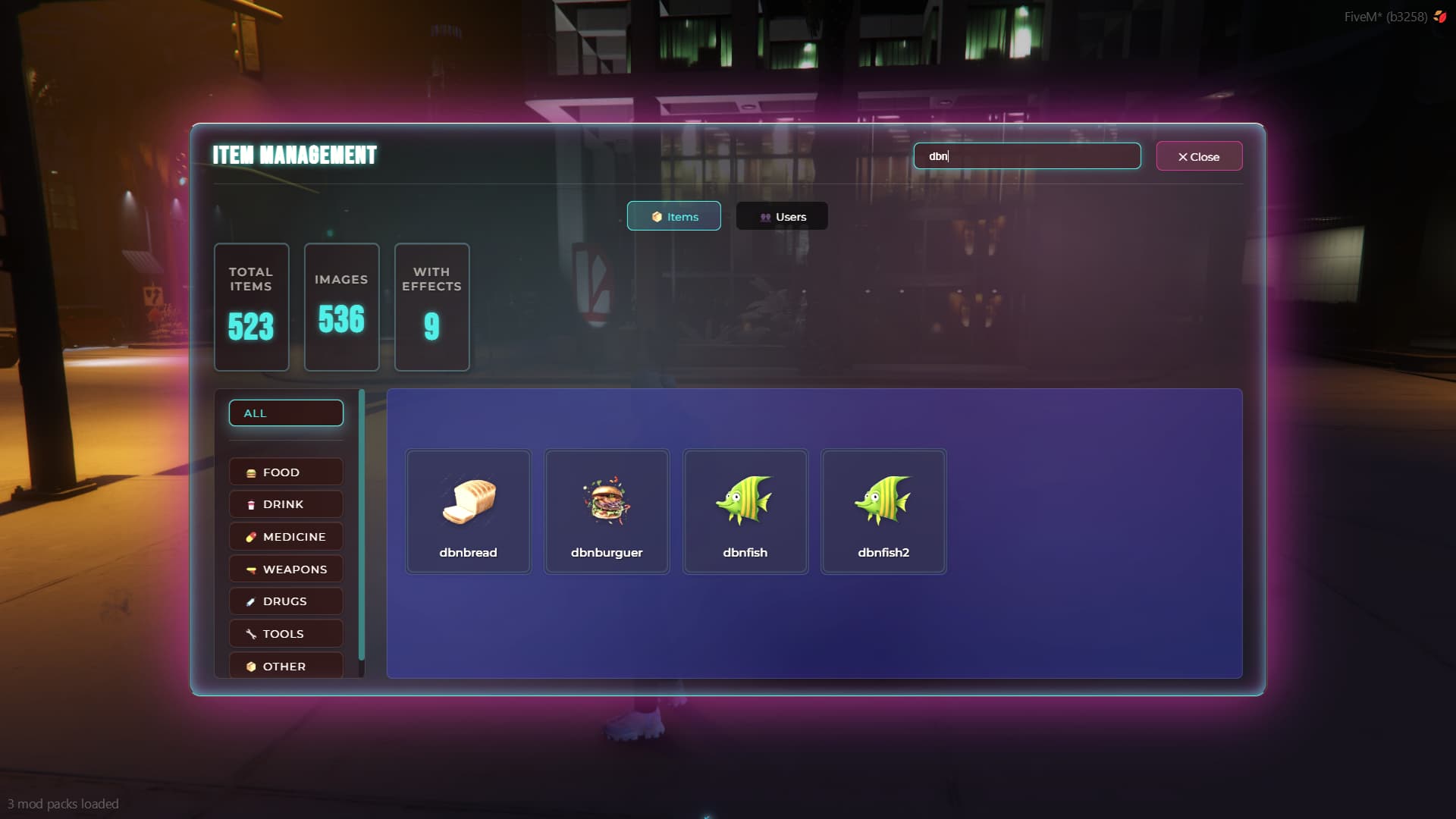This screenshot has height=819, width=1456.
Task: Click the box icon beside OTHER
Action: coord(250,666)
